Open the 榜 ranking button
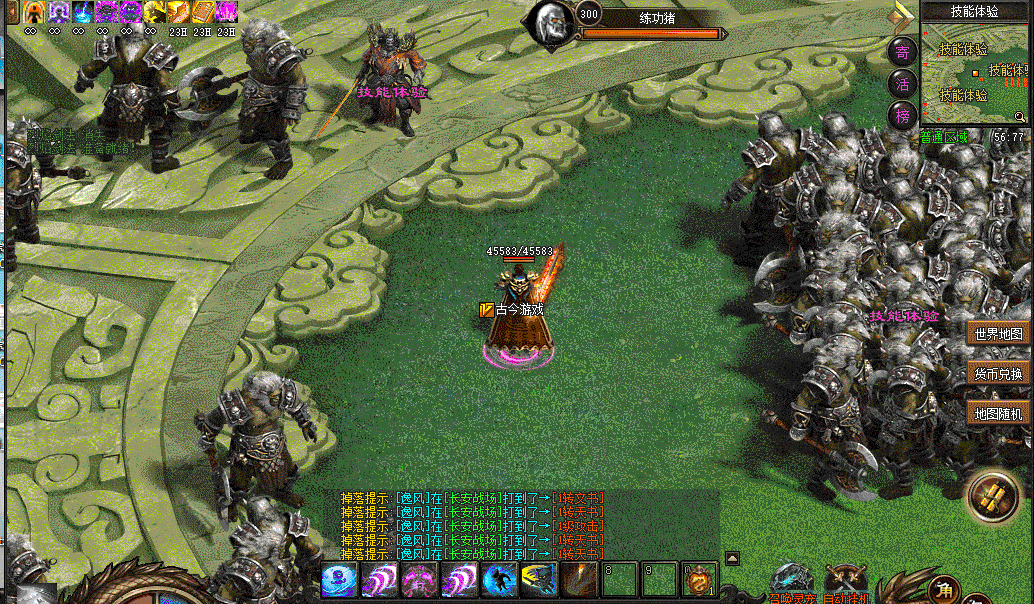The width and height of the screenshot is (1034, 604). [x=903, y=116]
